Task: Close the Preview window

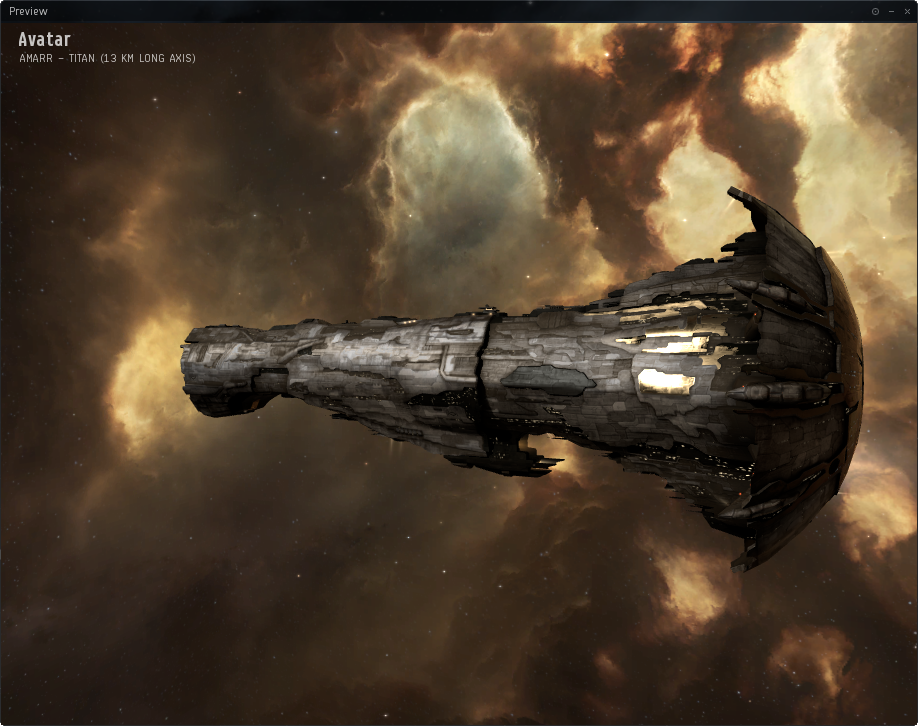Action: [x=905, y=11]
